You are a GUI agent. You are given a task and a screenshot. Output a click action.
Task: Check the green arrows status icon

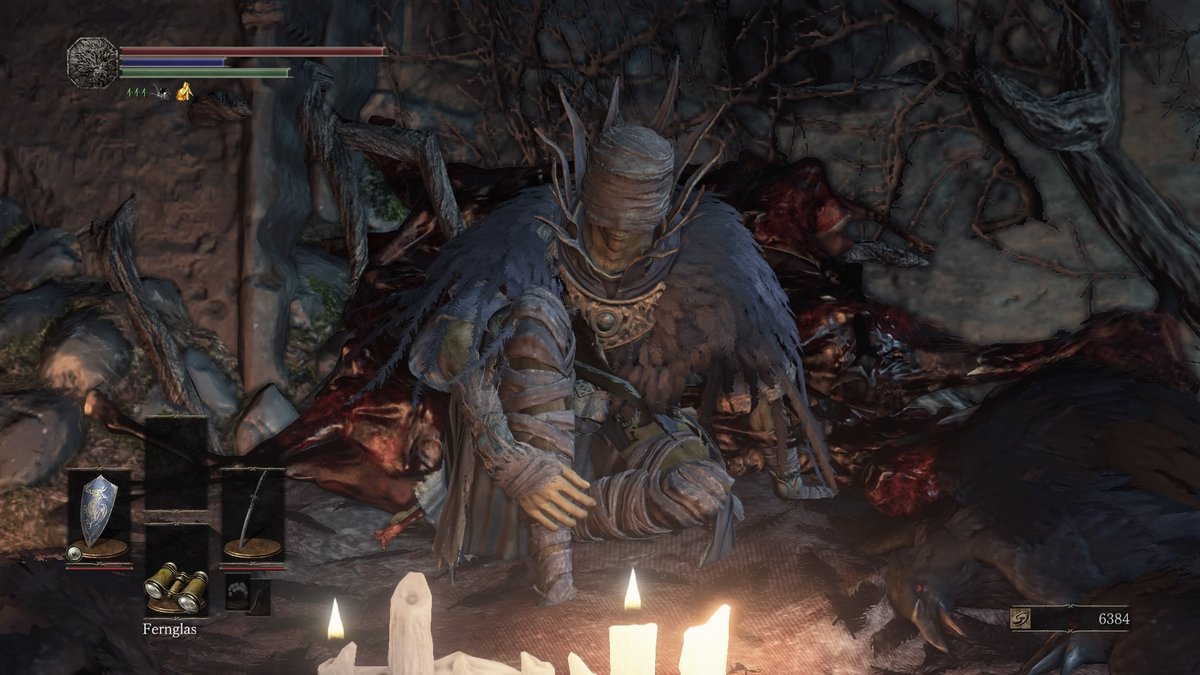[x=135, y=92]
